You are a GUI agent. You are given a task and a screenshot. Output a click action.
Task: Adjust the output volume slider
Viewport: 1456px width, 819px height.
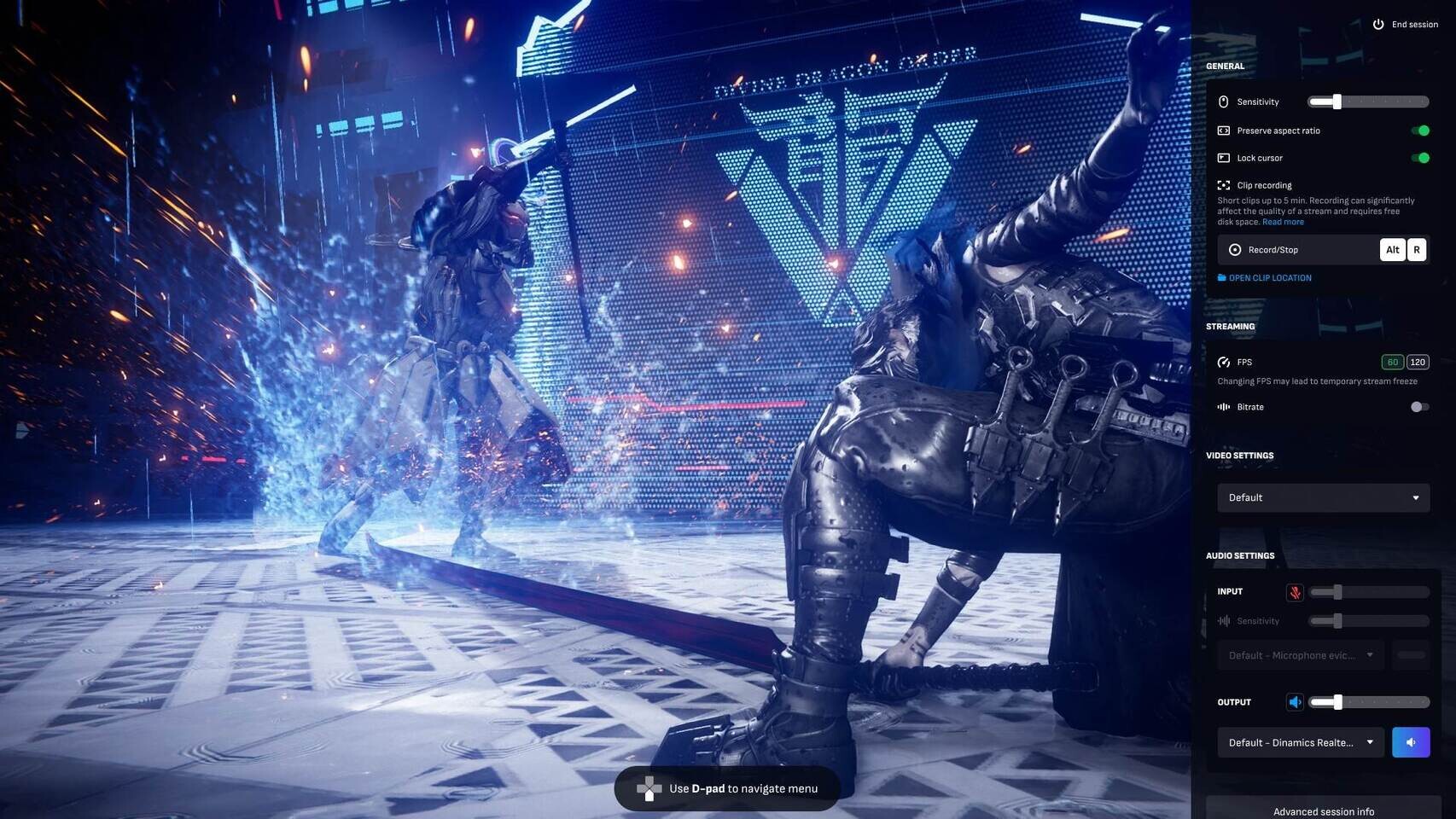[1337, 702]
